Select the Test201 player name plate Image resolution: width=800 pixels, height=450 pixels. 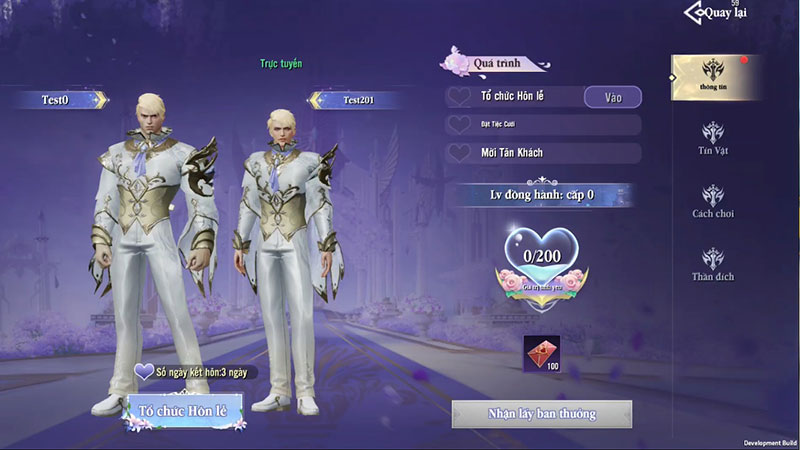357,99
